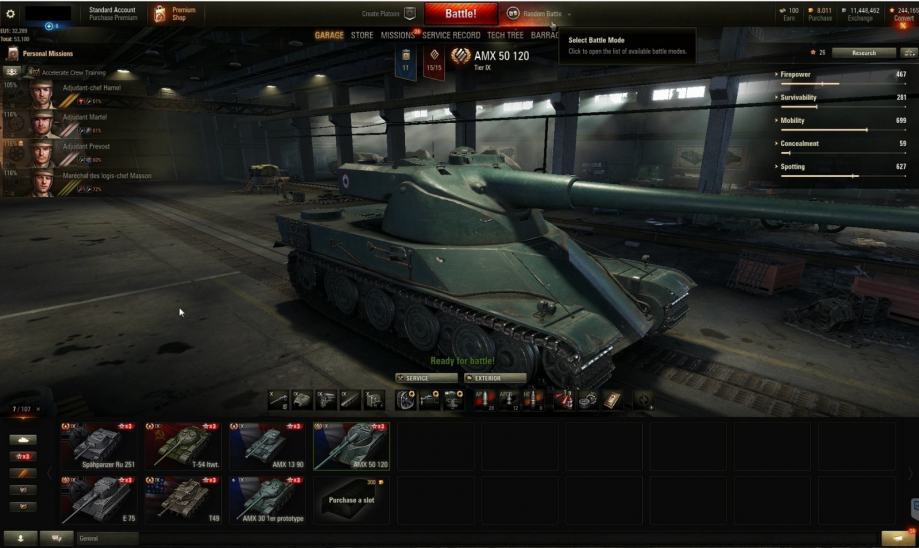
Task: Click the red Battle! button
Action: 460,13
